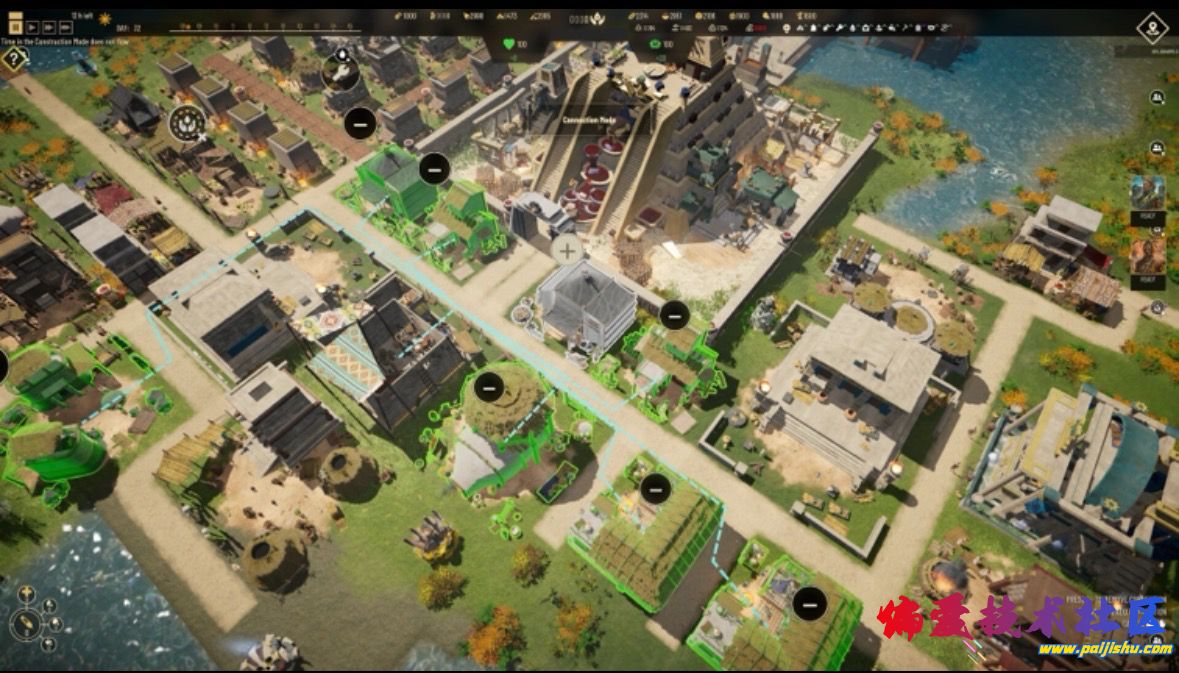Open the question mark help diamond
The width and height of the screenshot is (1179, 673).
13,58
